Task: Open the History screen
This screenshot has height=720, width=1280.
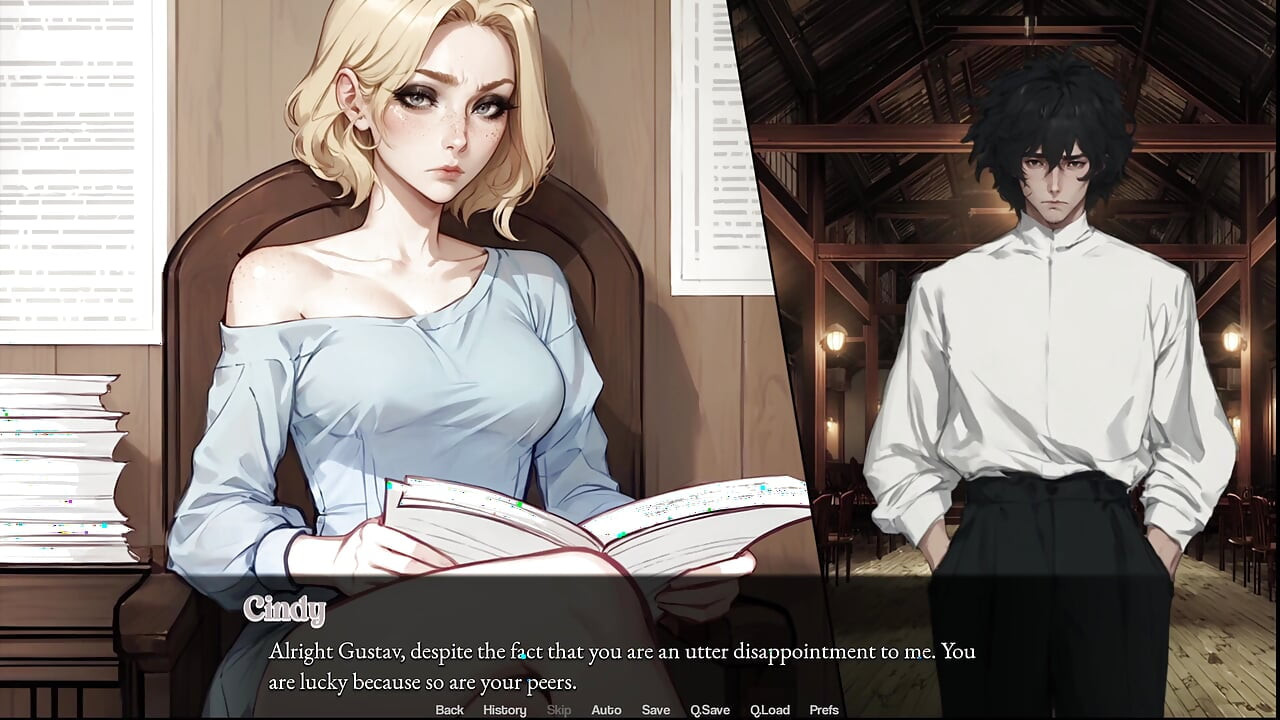Action: click(x=504, y=710)
